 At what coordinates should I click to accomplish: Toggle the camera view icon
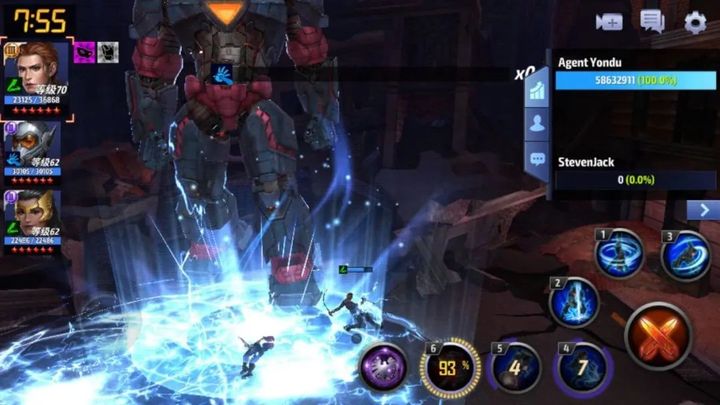click(x=609, y=21)
